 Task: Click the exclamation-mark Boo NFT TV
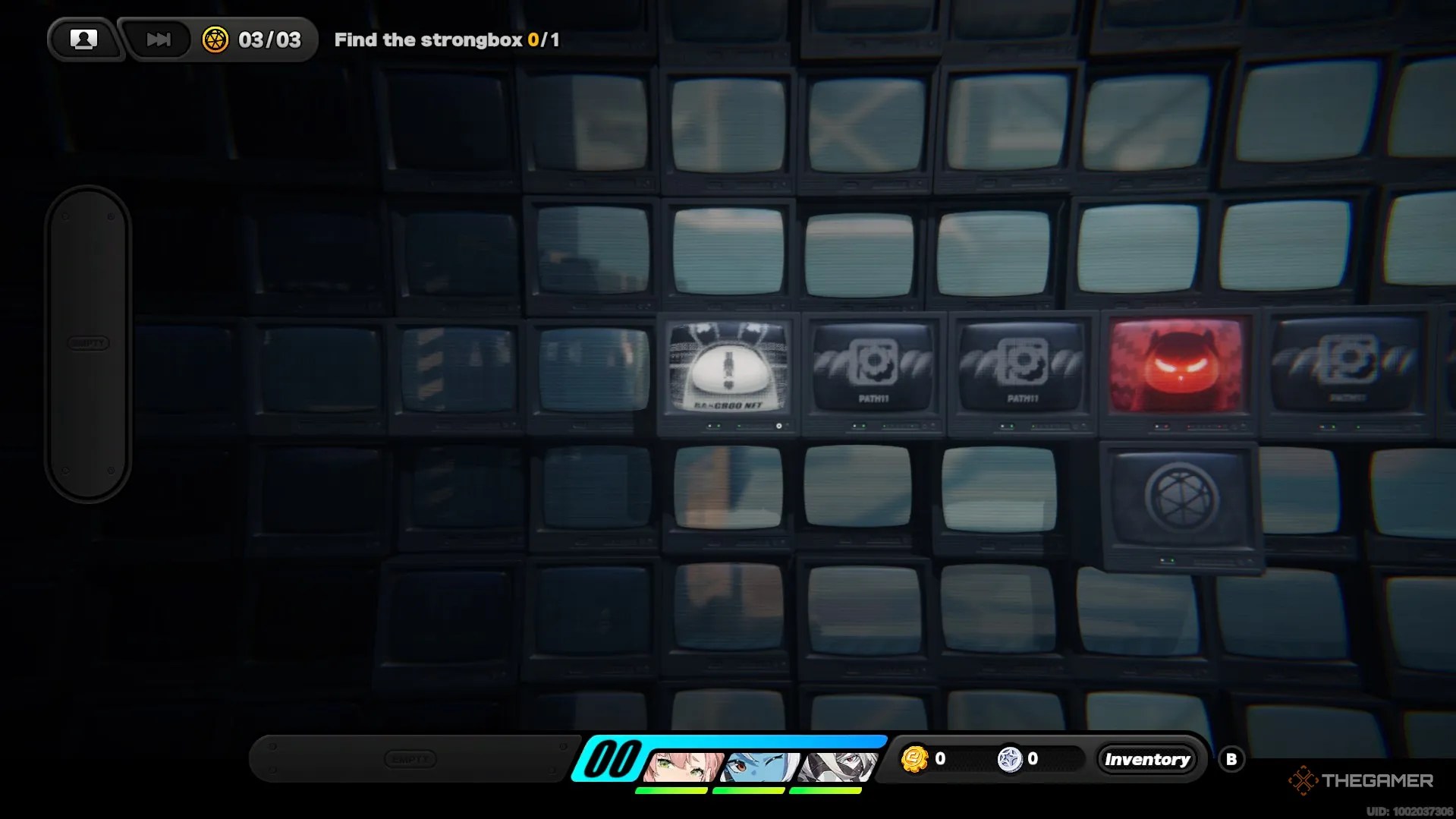click(x=727, y=369)
